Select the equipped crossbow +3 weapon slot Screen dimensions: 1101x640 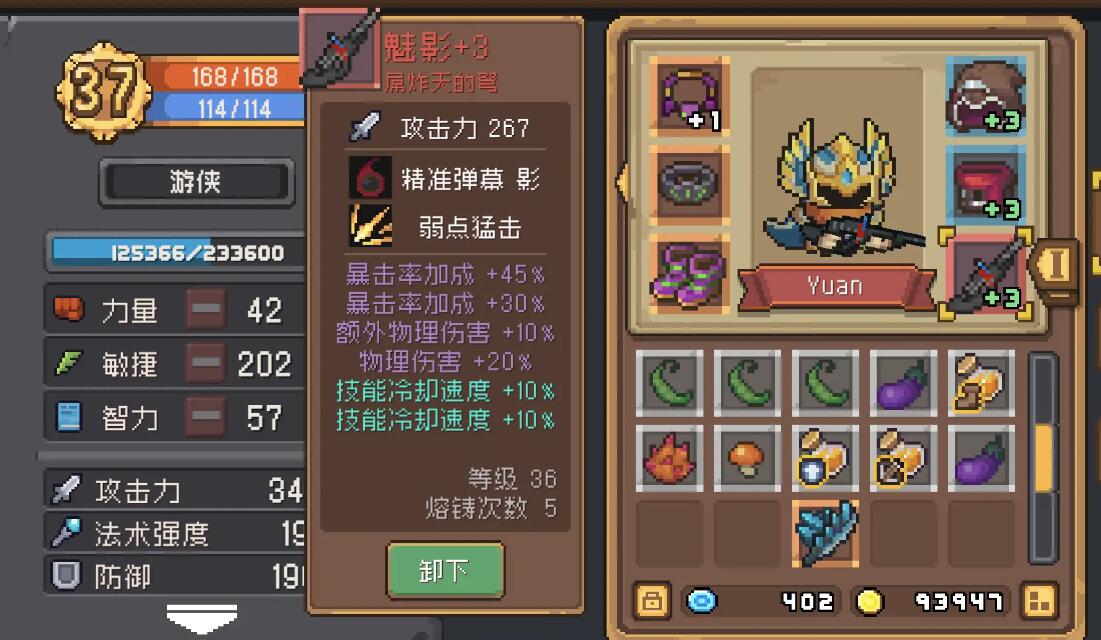point(984,272)
